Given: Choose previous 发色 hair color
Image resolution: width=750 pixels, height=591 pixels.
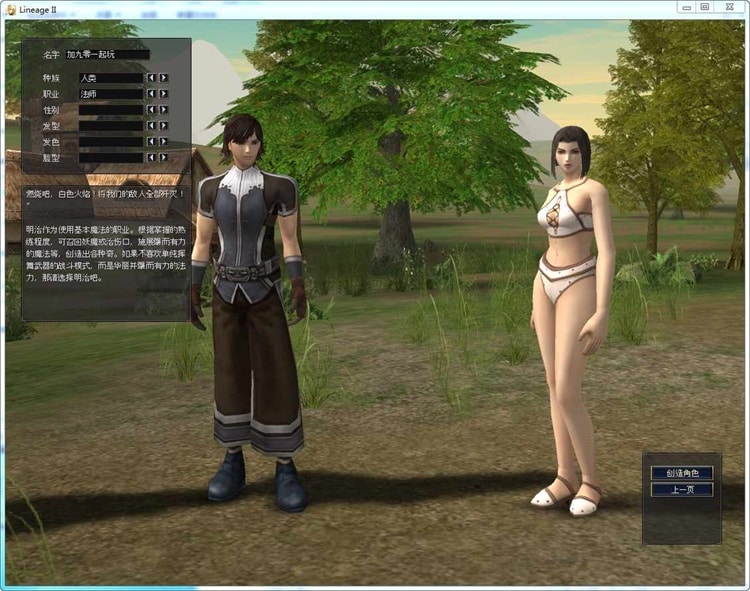Looking at the screenshot, I should pyautogui.click(x=151, y=142).
